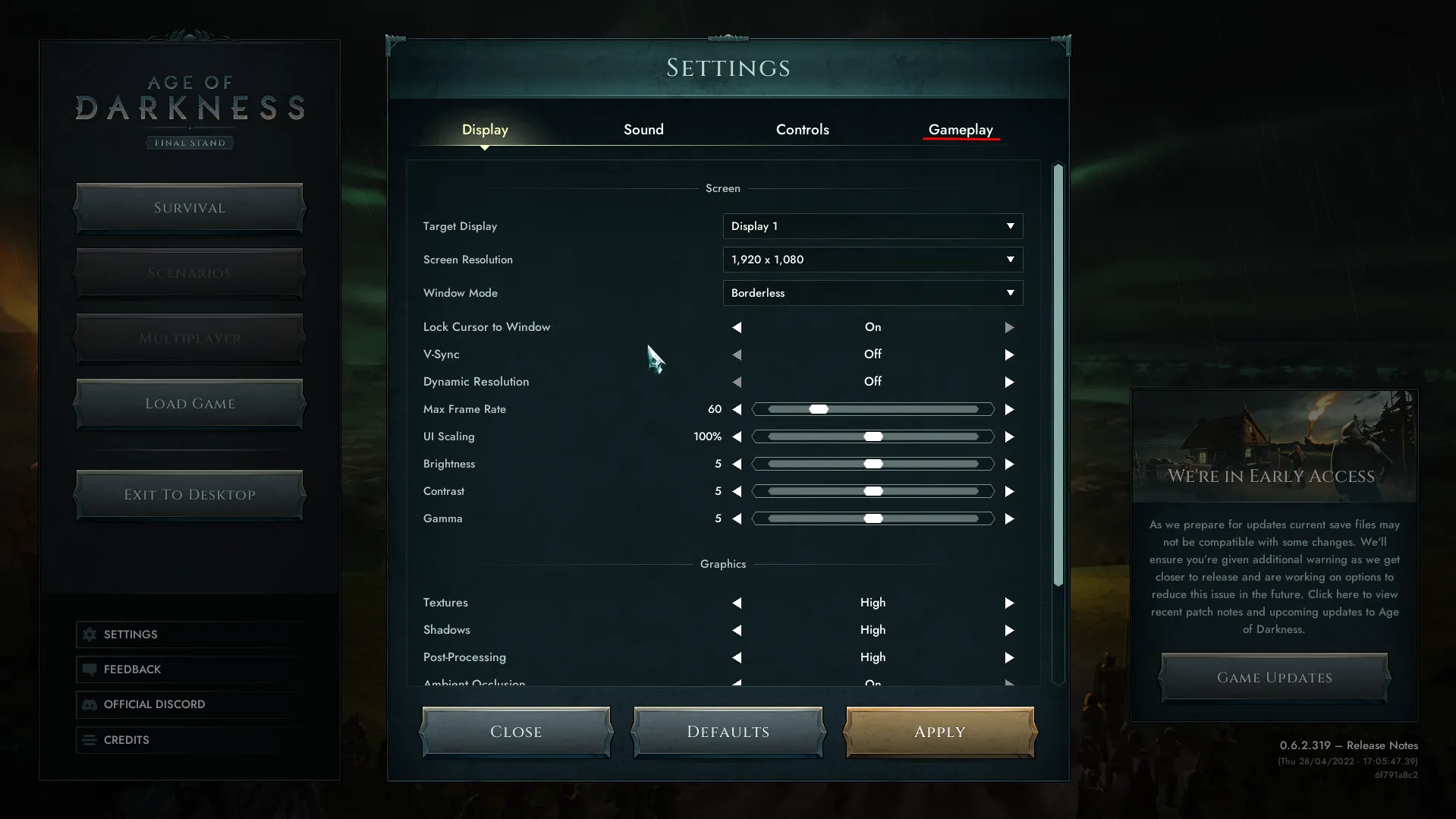The height and width of the screenshot is (819, 1456).
Task: Click the Game Updates button
Action: pyautogui.click(x=1274, y=678)
